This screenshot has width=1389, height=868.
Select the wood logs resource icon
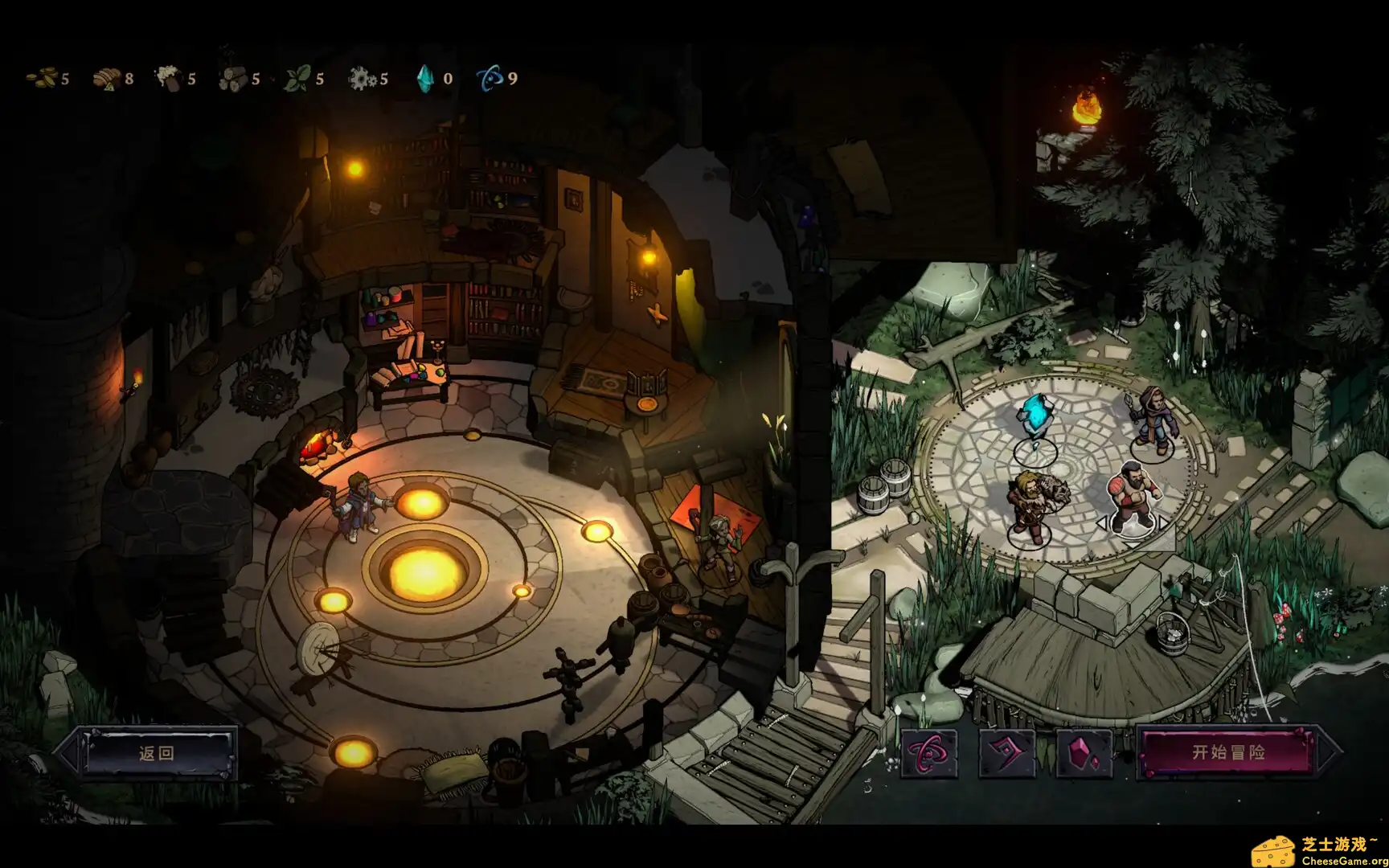click(x=232, y=79)
